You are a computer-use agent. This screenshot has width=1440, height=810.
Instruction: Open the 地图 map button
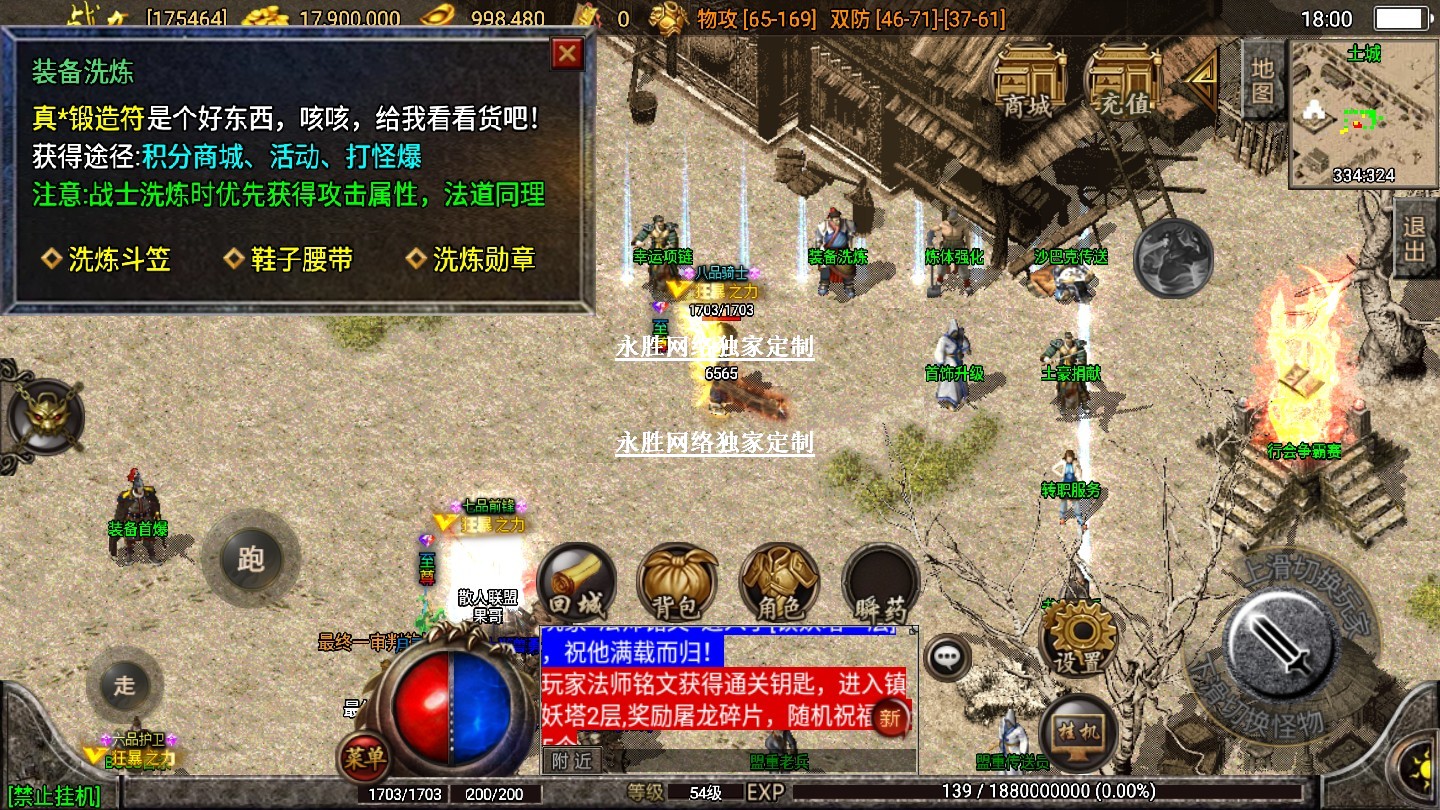click(x=1262, y=81)
